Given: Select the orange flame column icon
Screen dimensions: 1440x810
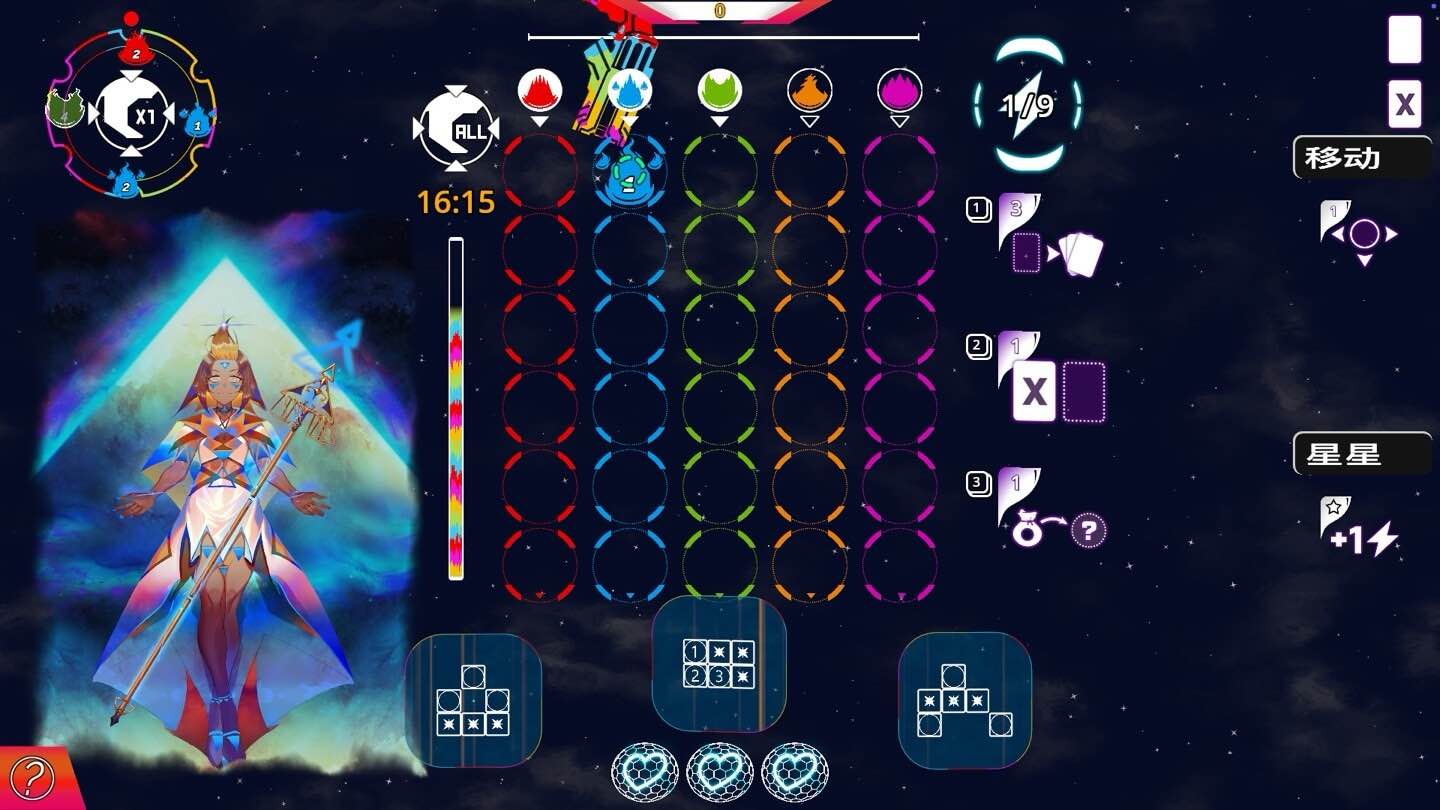Looking at the screenshot, I should click(809, 88).
